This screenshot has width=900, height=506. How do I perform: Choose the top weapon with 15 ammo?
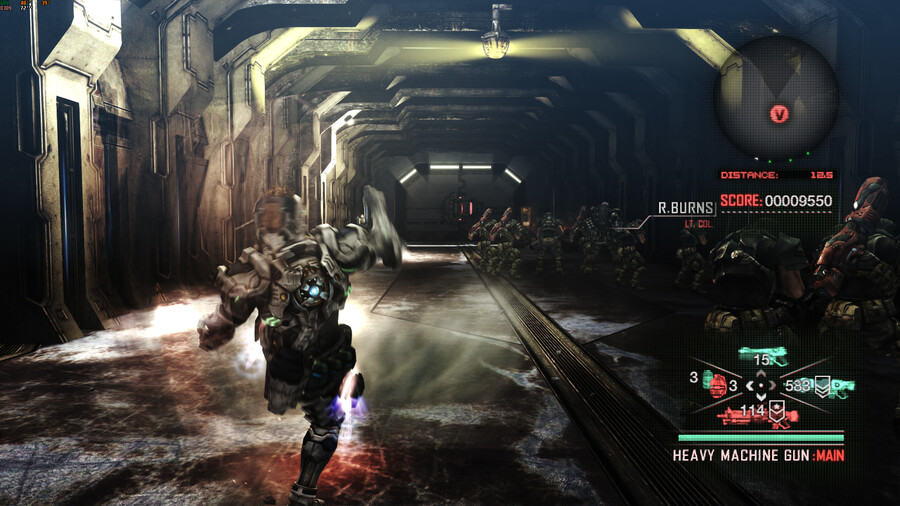point(764,356)
